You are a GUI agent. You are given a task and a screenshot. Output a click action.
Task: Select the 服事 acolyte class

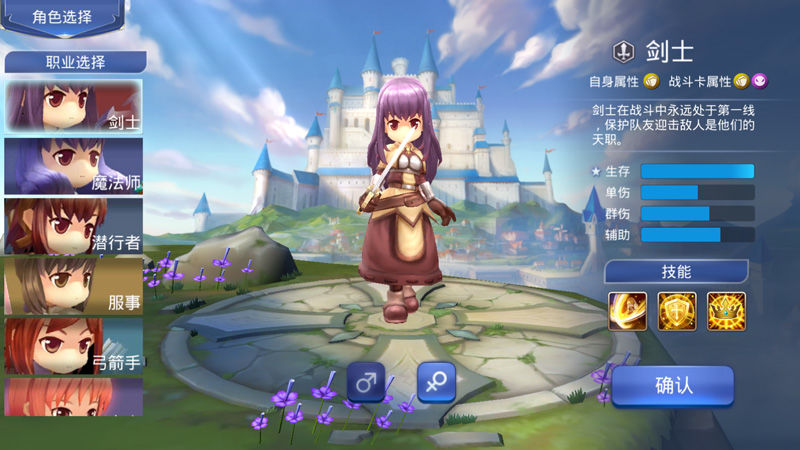click(73, 286)
